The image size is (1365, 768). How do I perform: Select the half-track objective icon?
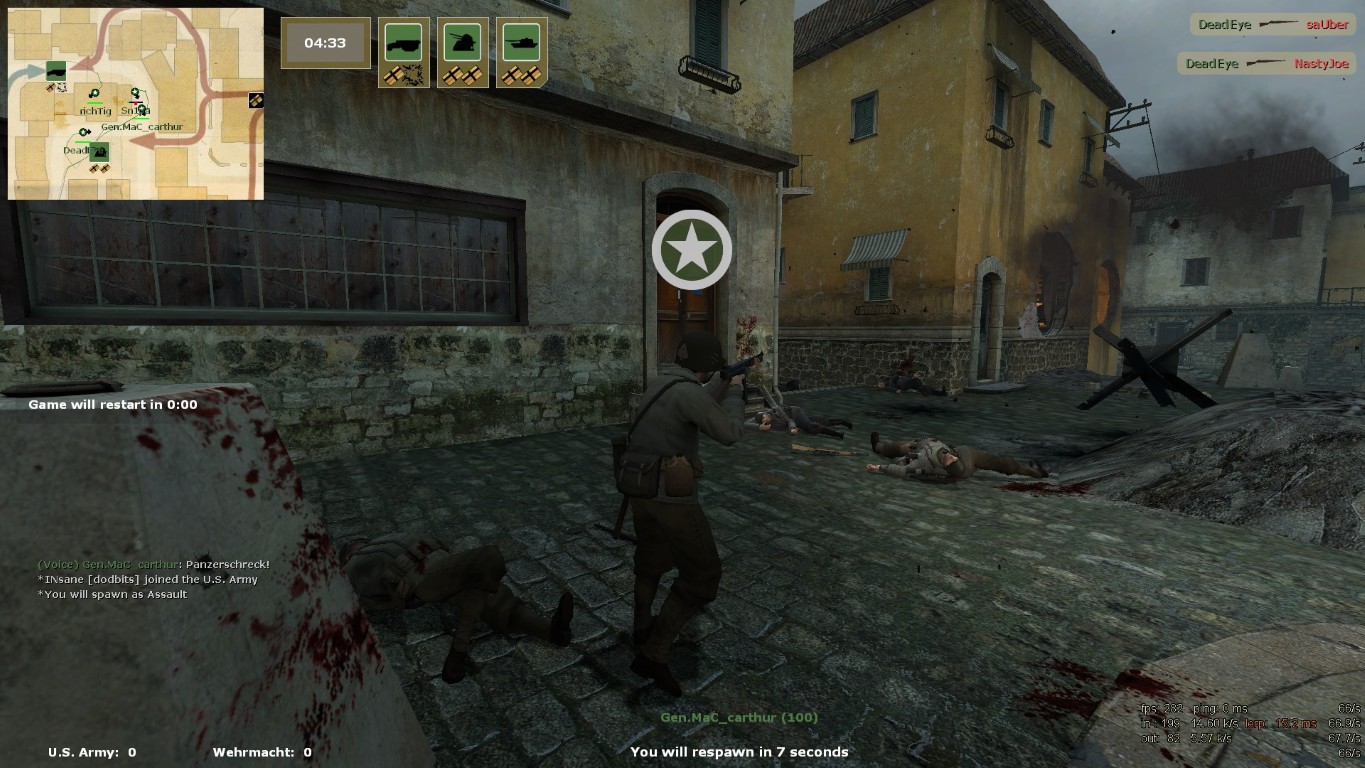point(403,44)
